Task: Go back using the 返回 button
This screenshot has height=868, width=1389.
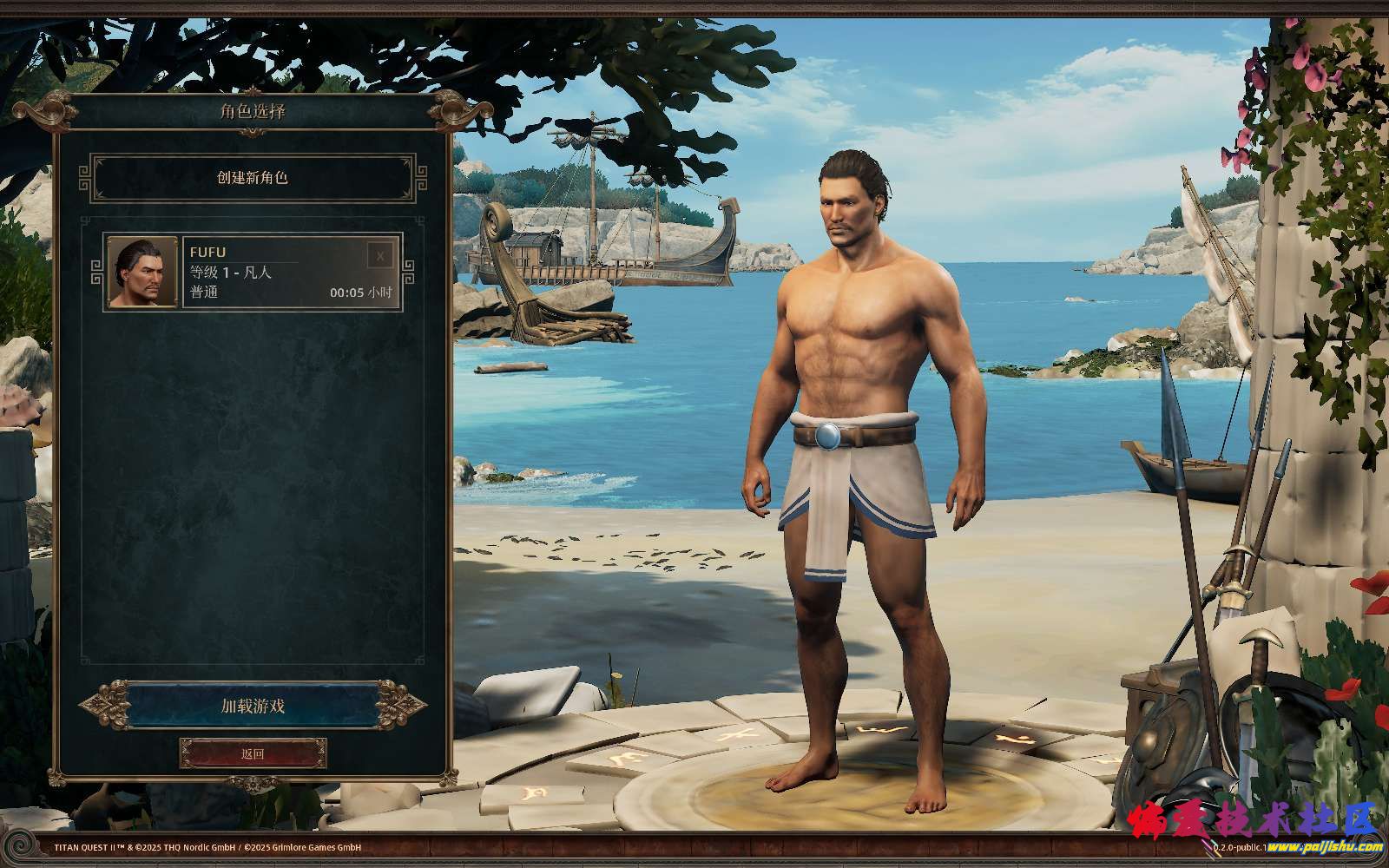Action: click(x=253, y=753)
